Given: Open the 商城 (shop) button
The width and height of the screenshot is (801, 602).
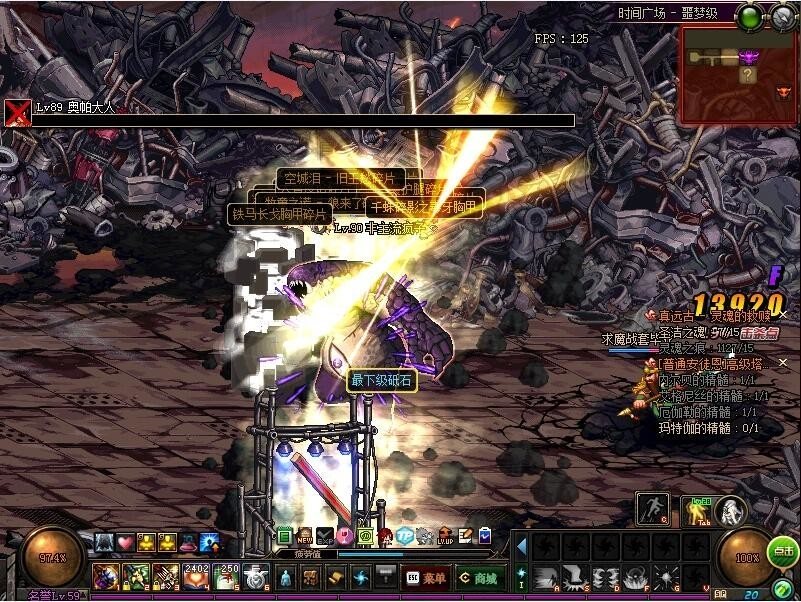Looking at the screenshot, I should click(480, 577).
